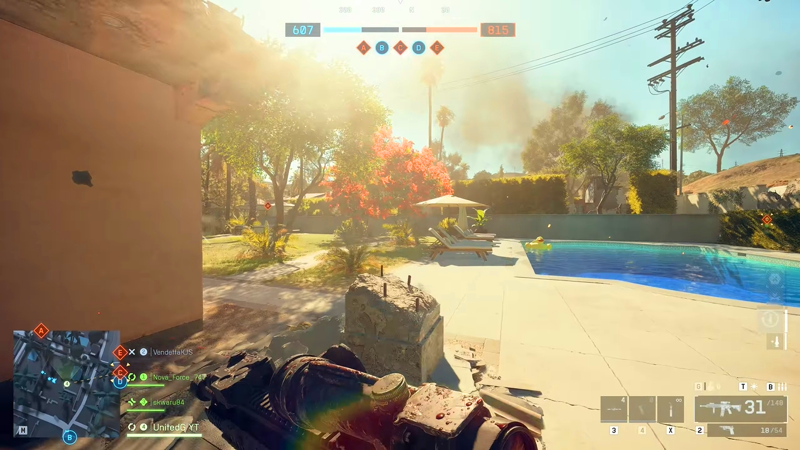Click objective D icon in top capture bar

(x=418, y=47)
